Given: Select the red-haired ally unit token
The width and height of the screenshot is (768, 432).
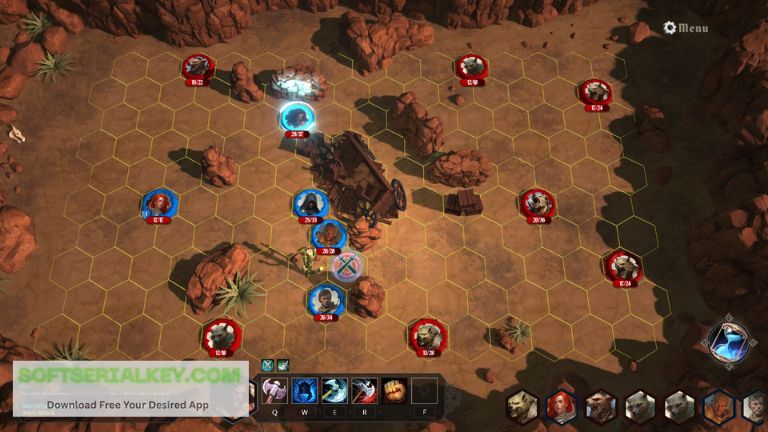Looking at the screenshot, I should tap(159, 205).
